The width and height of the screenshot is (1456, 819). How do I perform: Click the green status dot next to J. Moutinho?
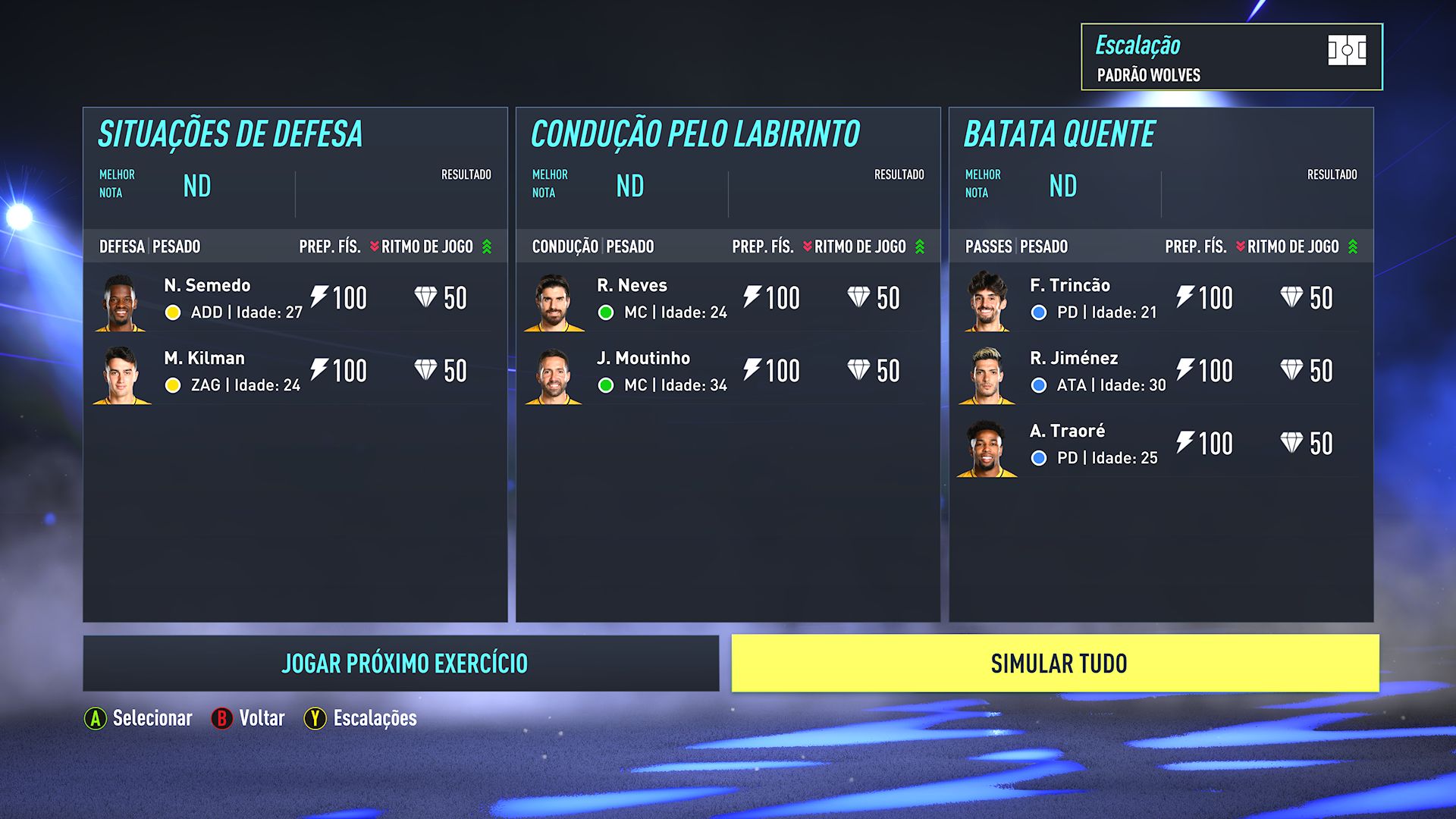click(x=605, y=384)
